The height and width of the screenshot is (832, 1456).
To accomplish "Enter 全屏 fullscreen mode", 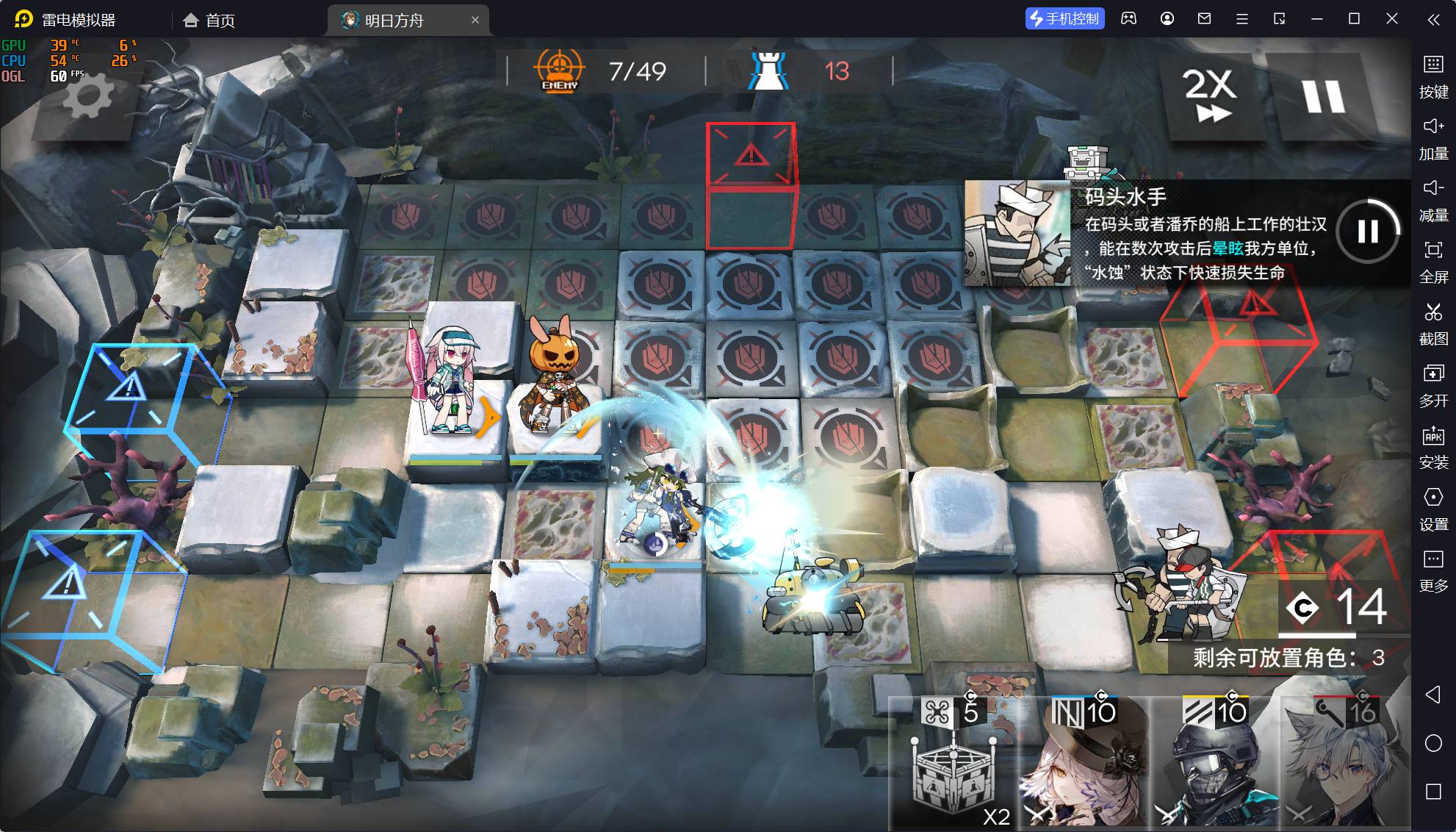I will click(1432, 261).
